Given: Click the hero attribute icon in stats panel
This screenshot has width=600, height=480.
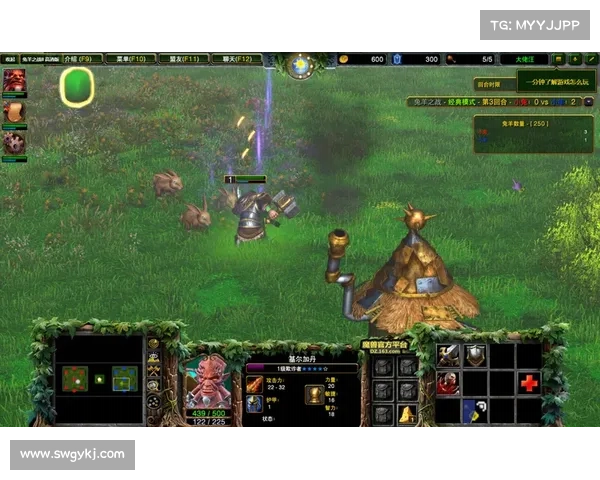Looking at the screenshot, I should (x=313, y=394).
